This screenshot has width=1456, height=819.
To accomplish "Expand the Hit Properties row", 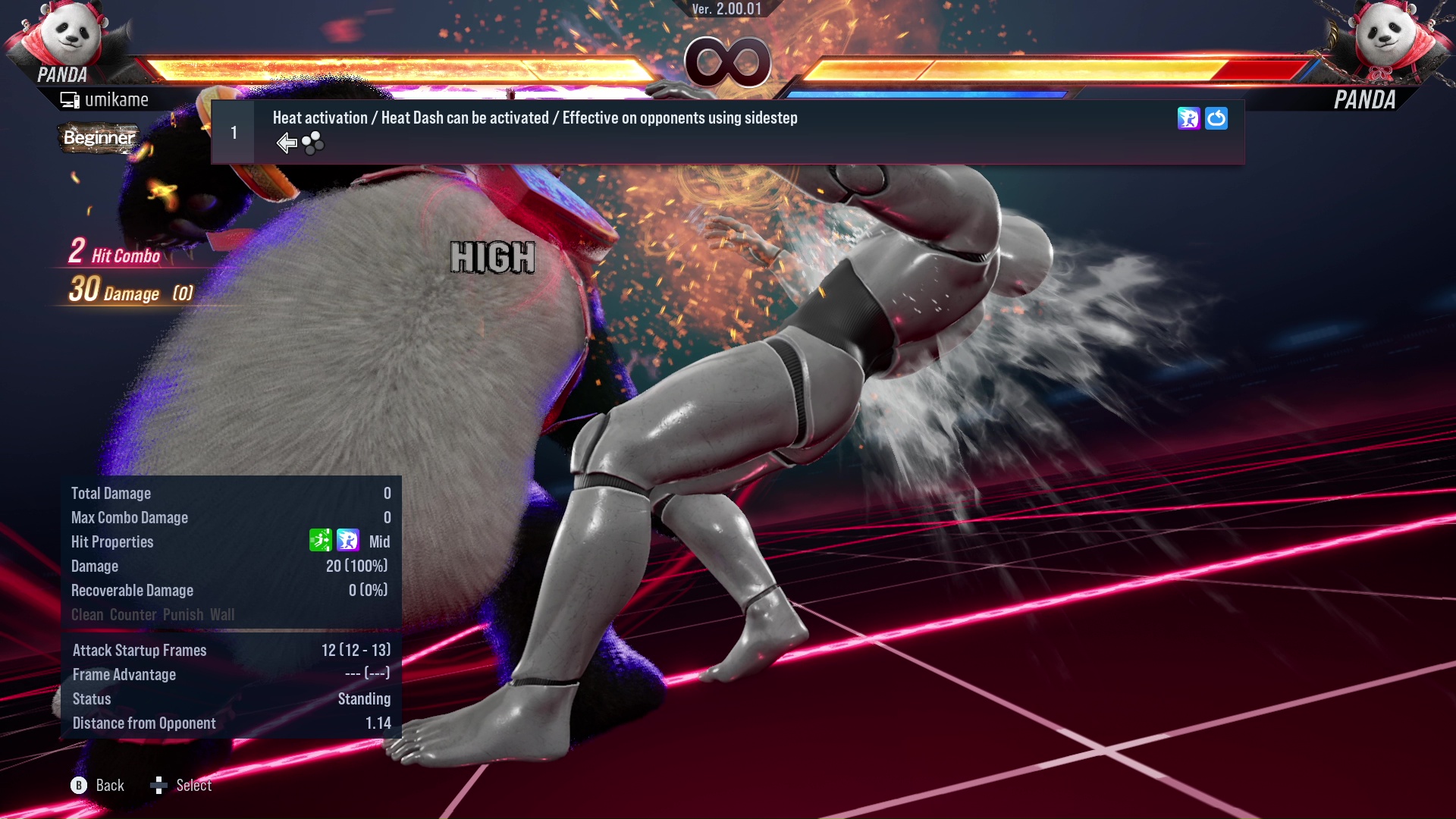I will point(112,541).
